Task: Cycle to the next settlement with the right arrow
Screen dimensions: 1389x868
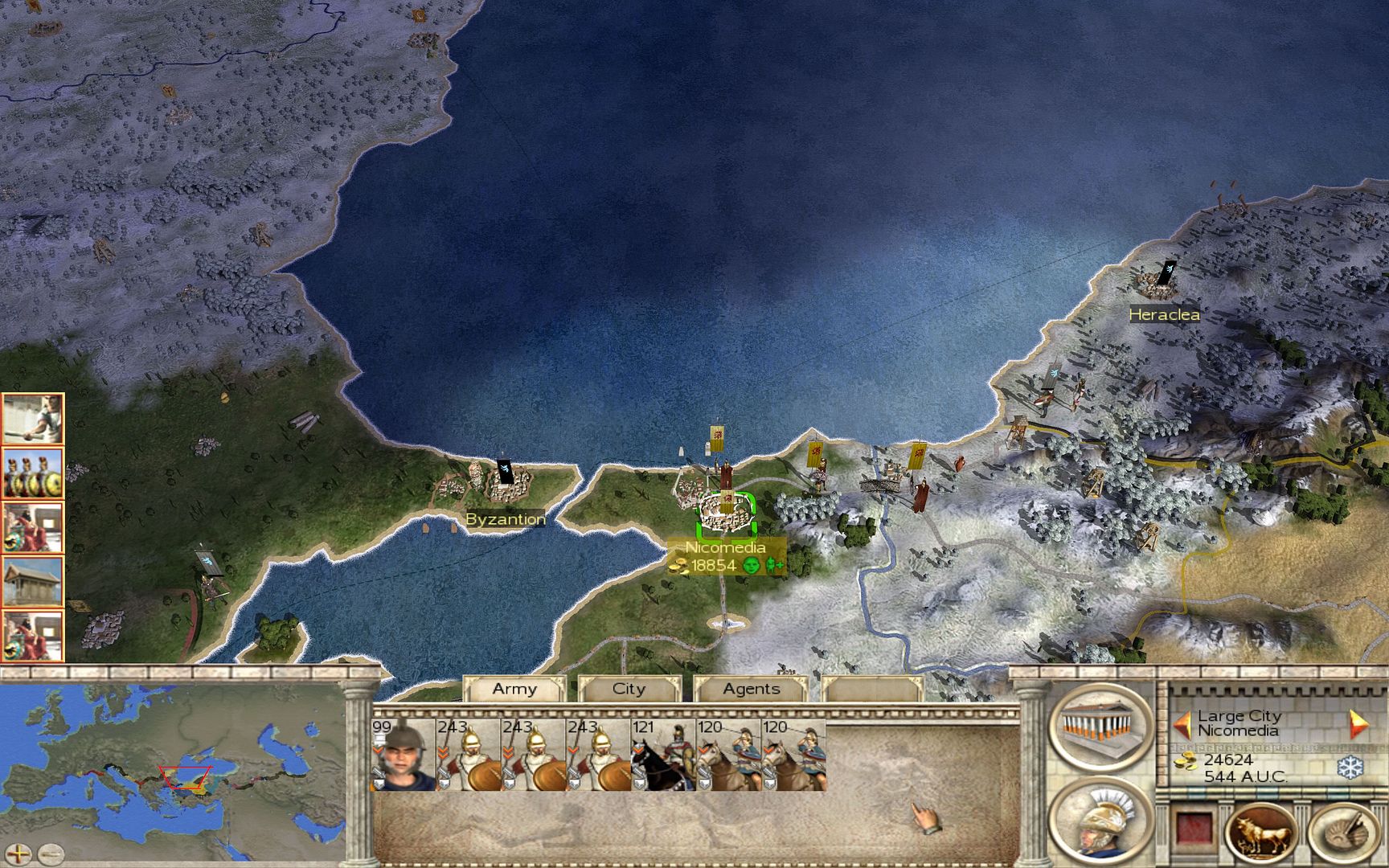Action: pyautogui.click(x=1358, y=724)
